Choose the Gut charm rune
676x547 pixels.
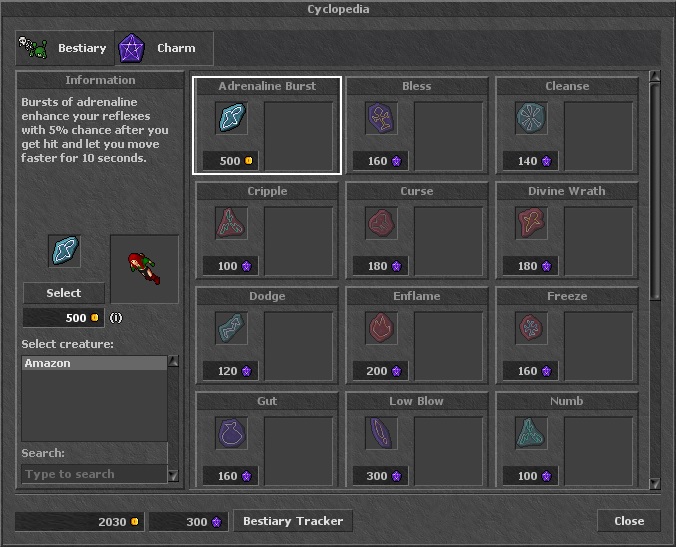[x=232, y=433]
